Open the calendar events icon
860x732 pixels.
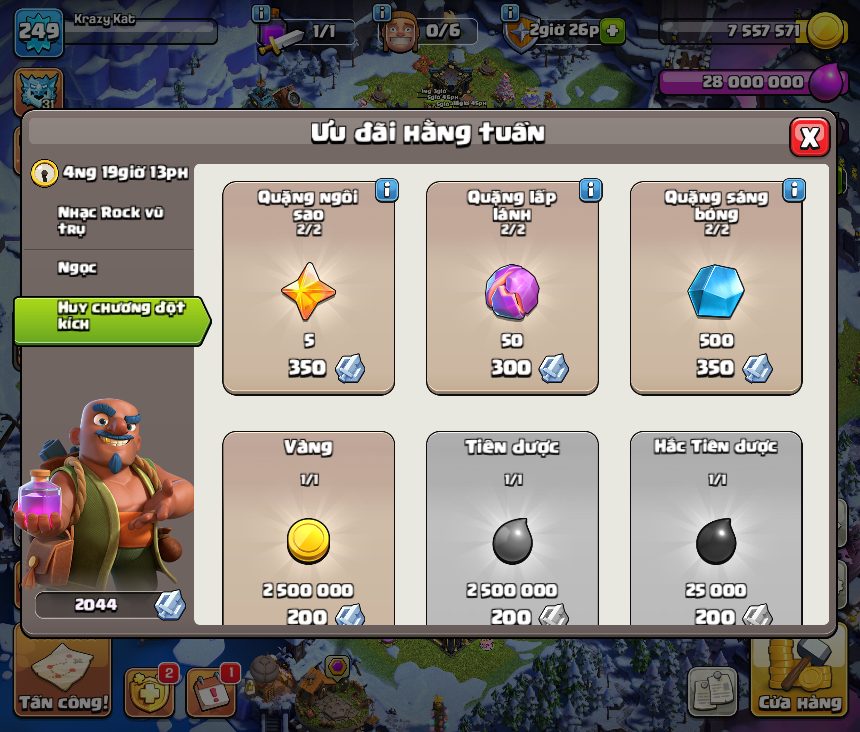click(x=212, y=690)
